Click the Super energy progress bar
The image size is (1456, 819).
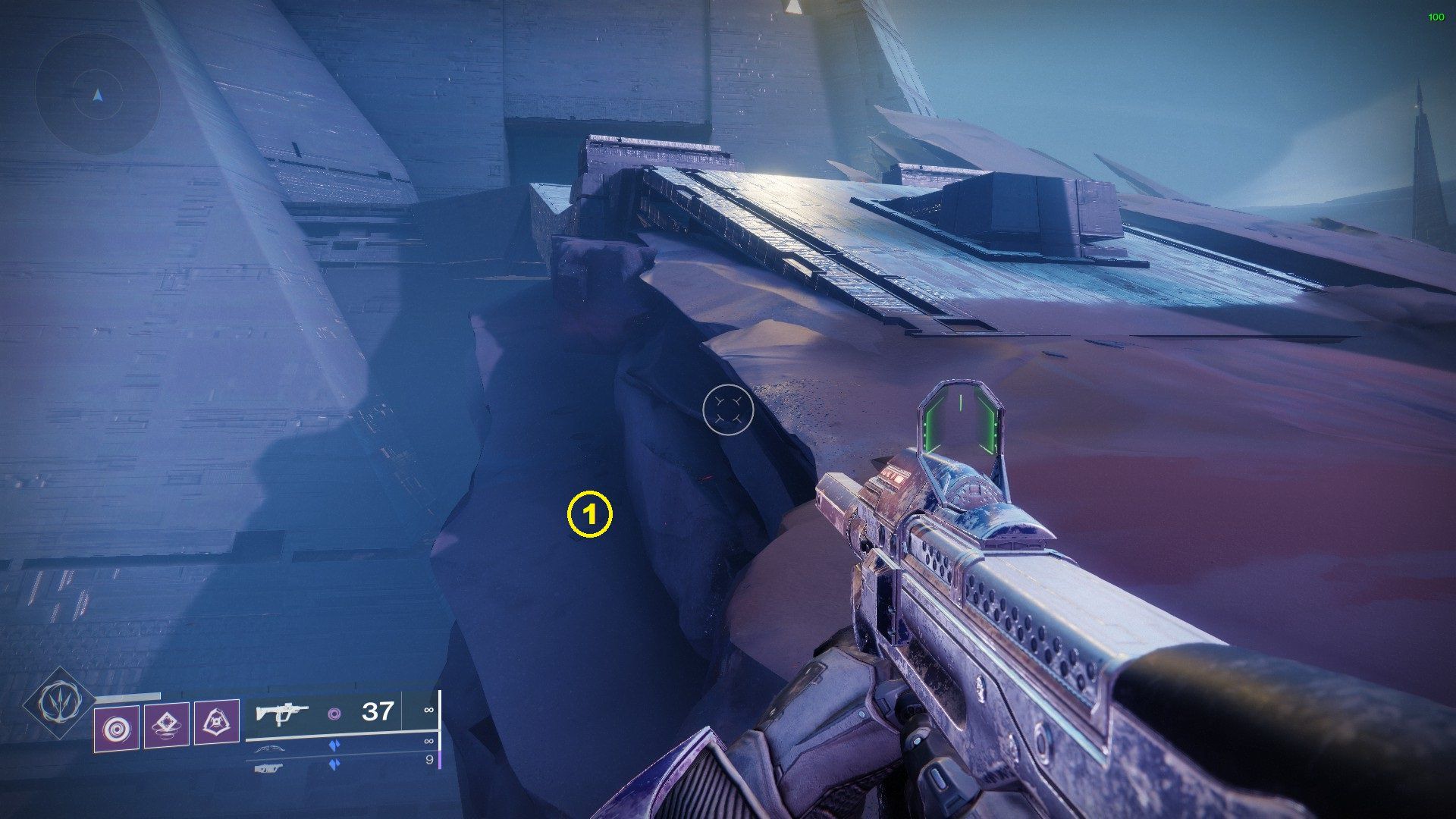pyautogui.click(x=127, y=696)
